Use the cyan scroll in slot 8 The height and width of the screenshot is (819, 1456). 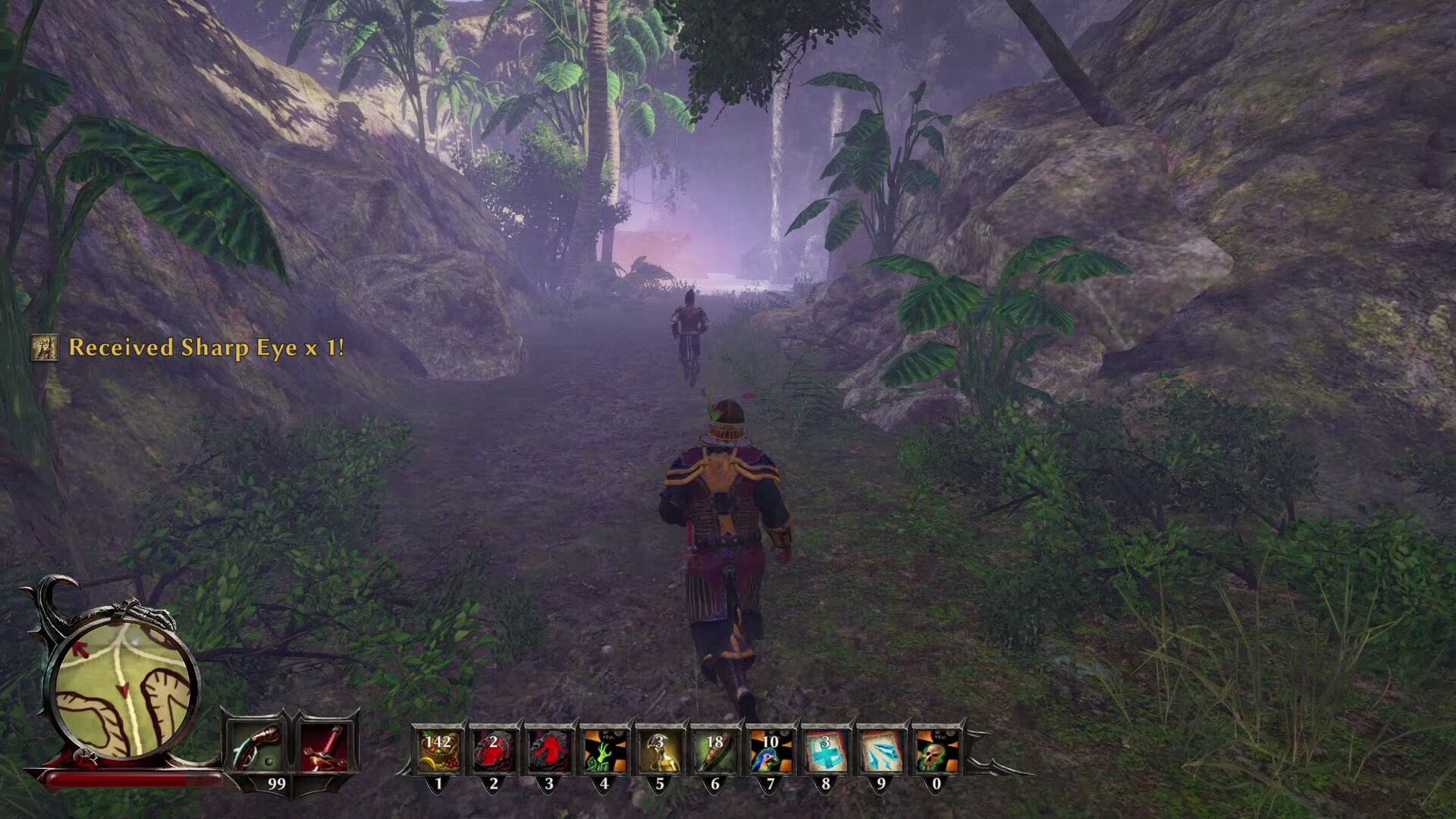[826, 750]
